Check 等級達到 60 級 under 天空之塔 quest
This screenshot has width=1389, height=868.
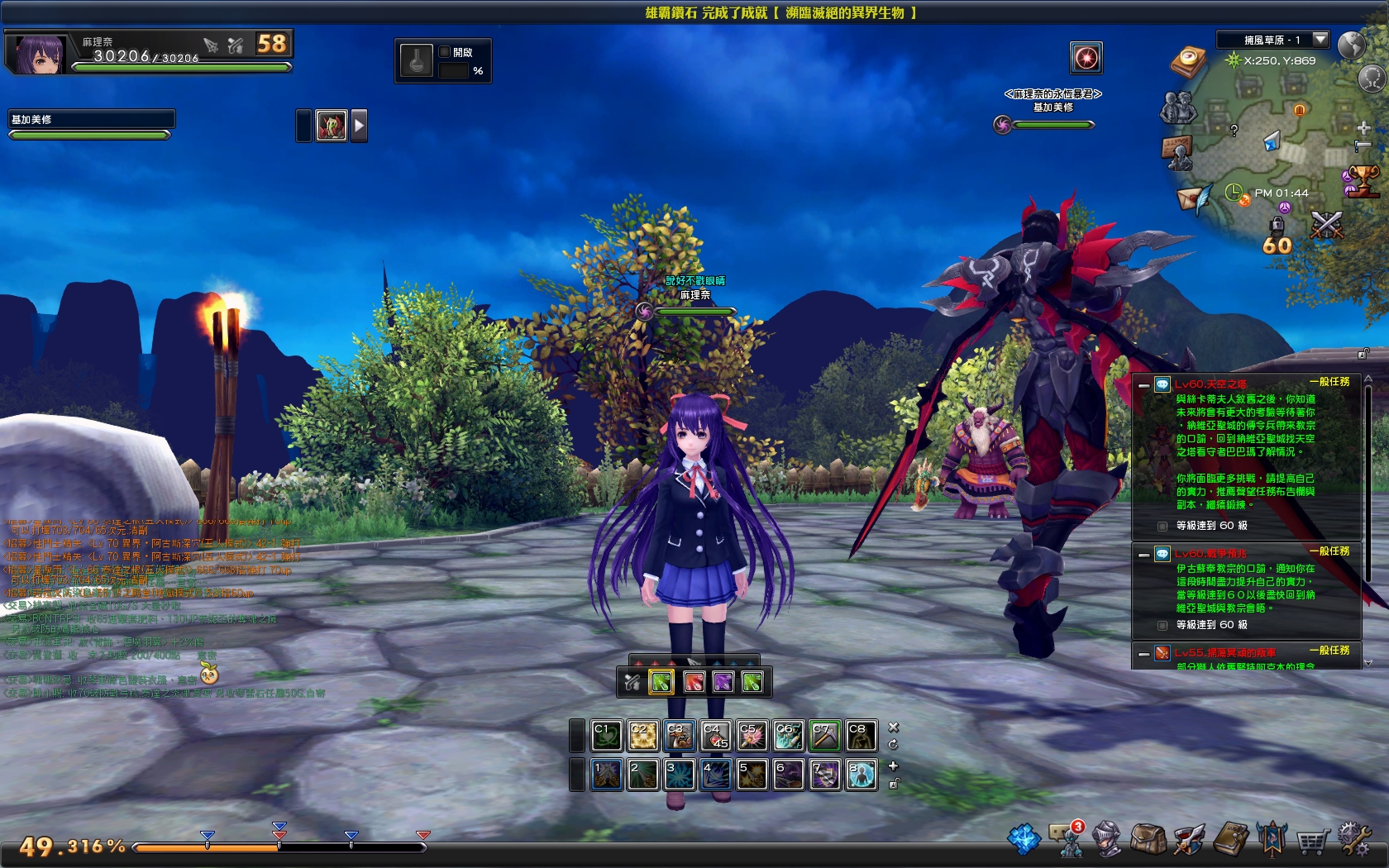(1162, 525)
